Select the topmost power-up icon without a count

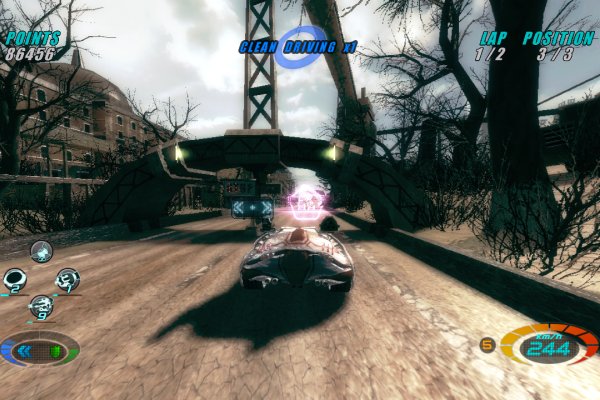pos(41,251)
